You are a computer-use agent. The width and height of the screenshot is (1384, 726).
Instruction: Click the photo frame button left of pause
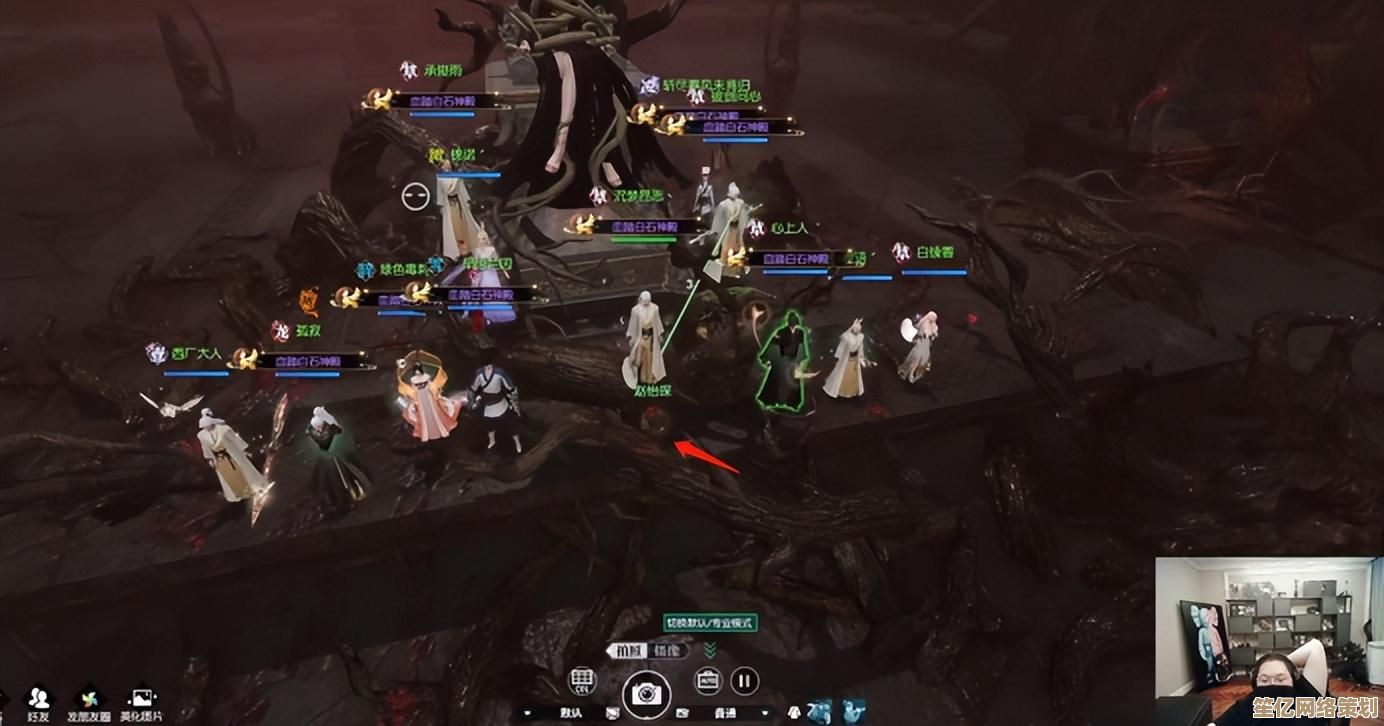(x=708, y=682)
